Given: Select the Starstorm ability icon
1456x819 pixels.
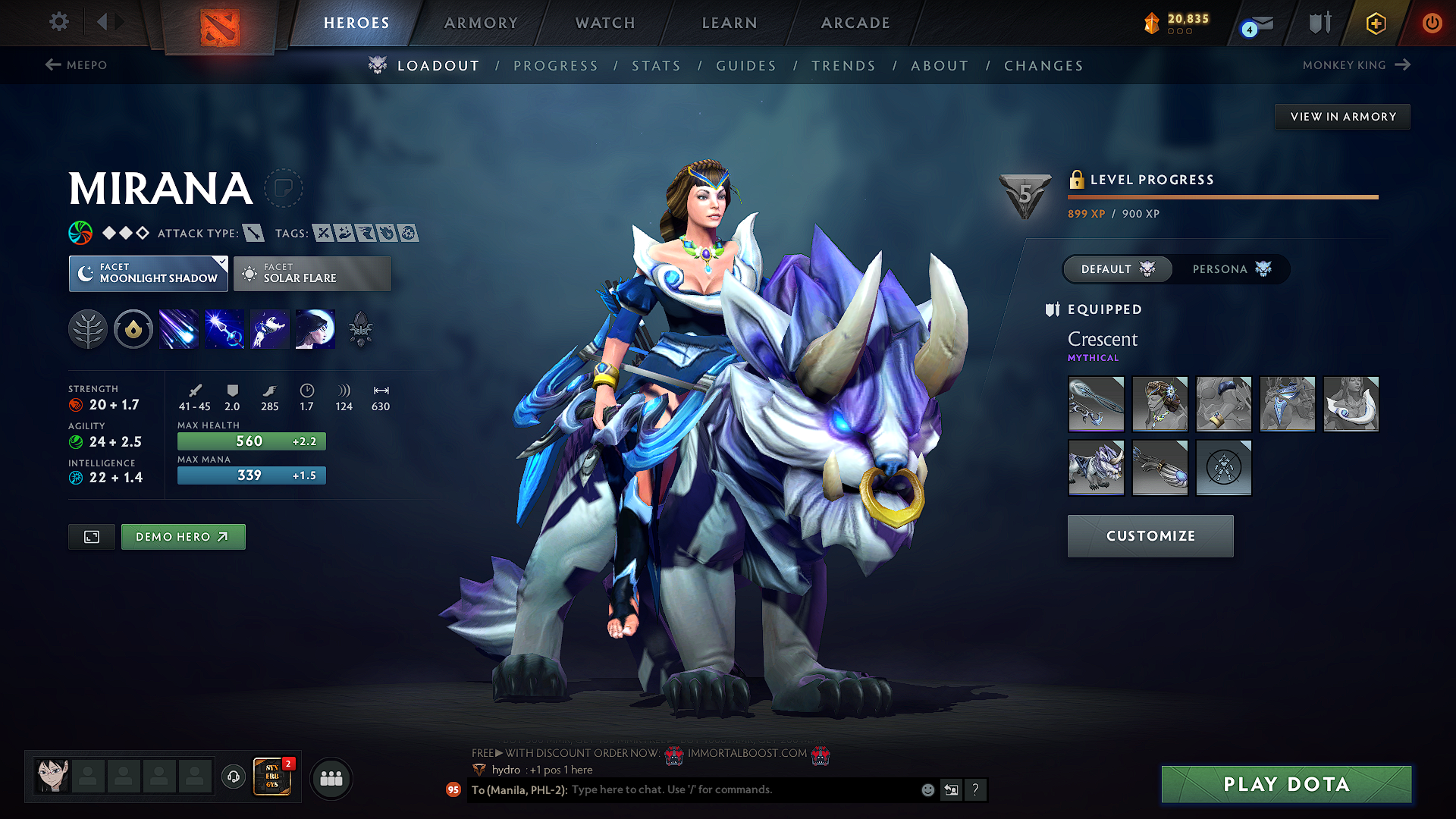Looking at the screenshot, I should (x=178, y=329).
